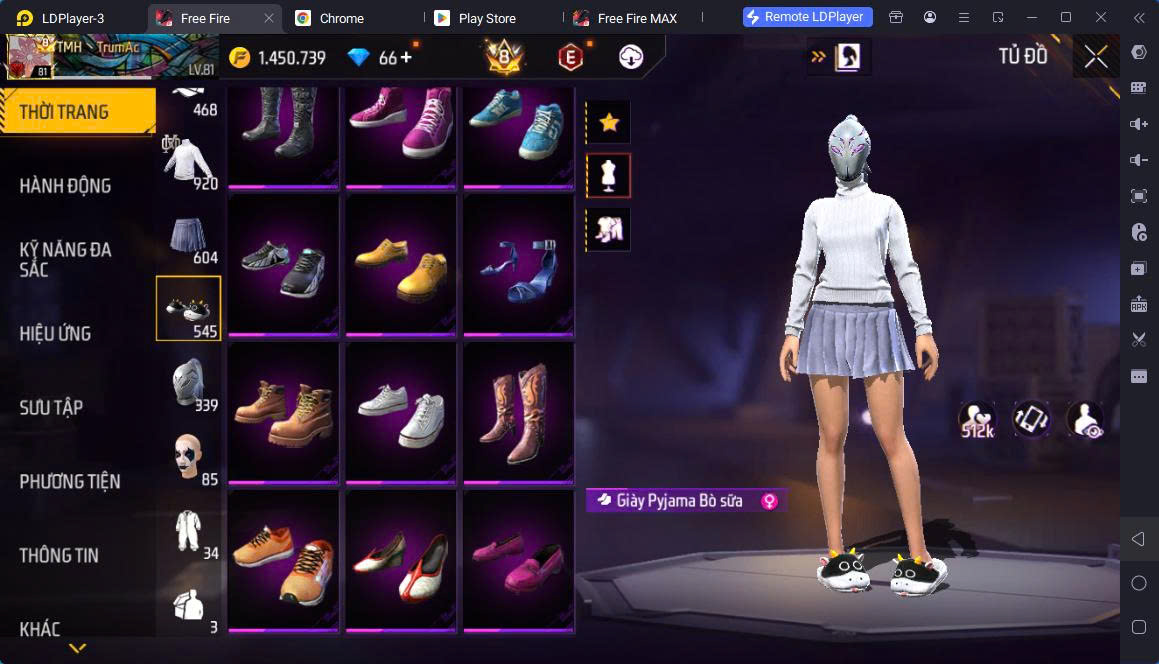Go to the PHƯƠNG TIỆN section
The image size is (1159, 664).
(x=70, y=481)
